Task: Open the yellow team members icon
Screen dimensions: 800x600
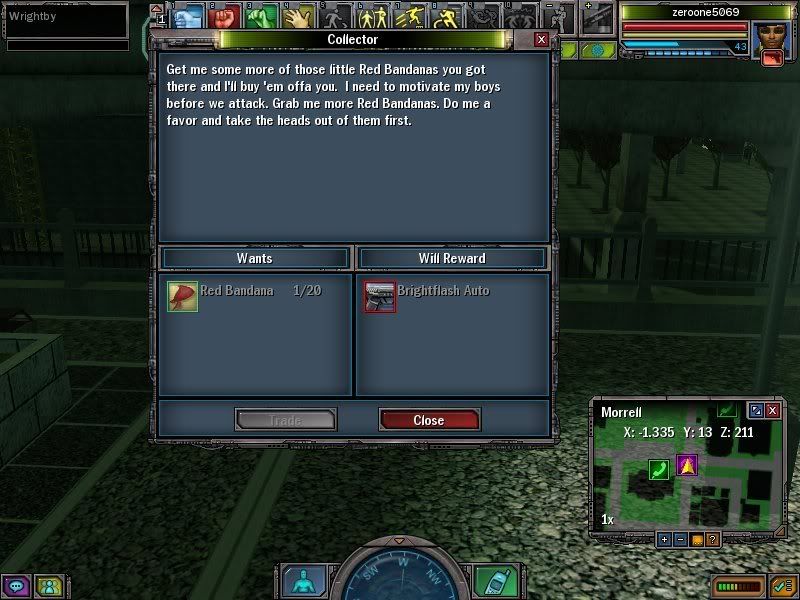Action: click(x=46, y=586)
